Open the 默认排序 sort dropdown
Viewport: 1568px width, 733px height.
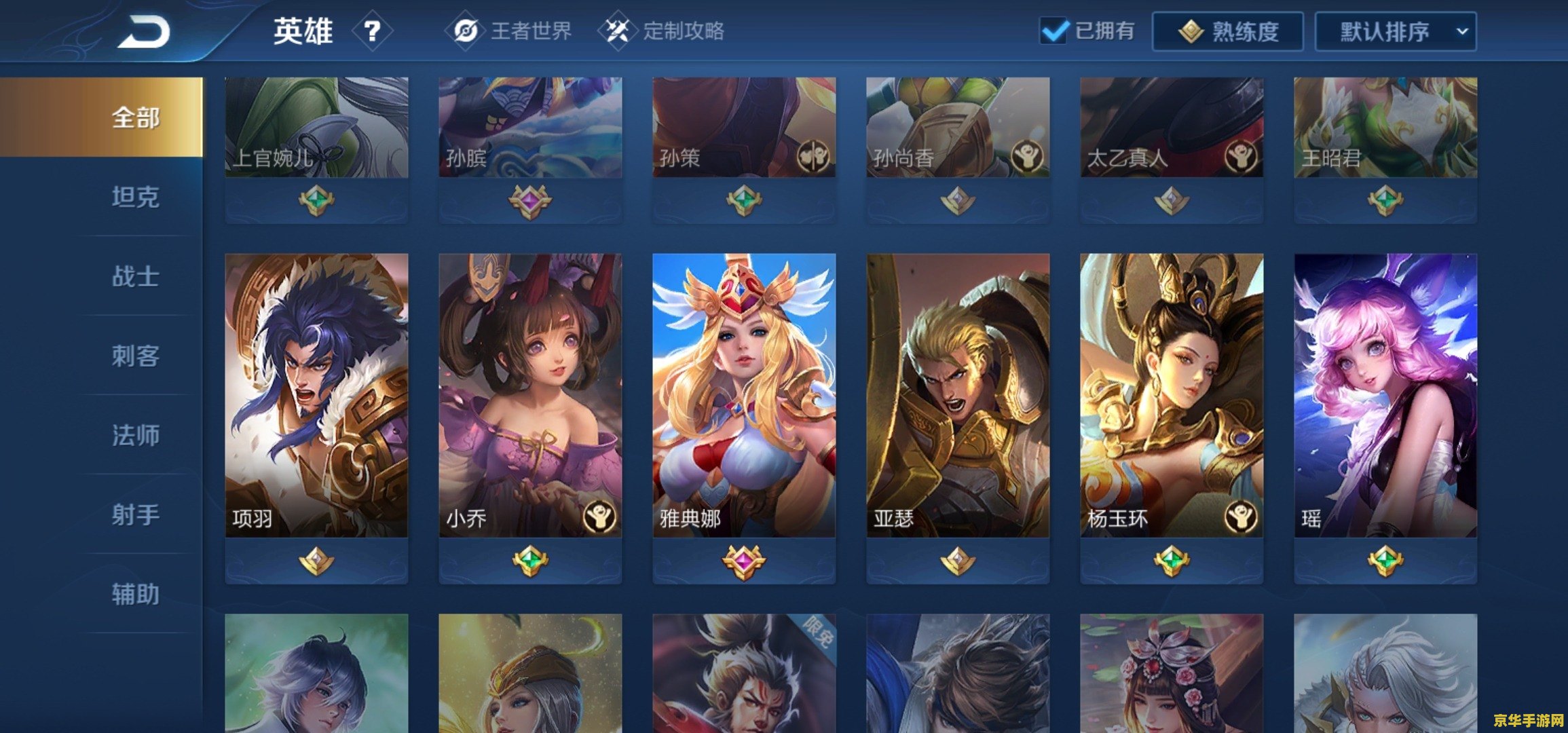click(x=1393, y=31)
